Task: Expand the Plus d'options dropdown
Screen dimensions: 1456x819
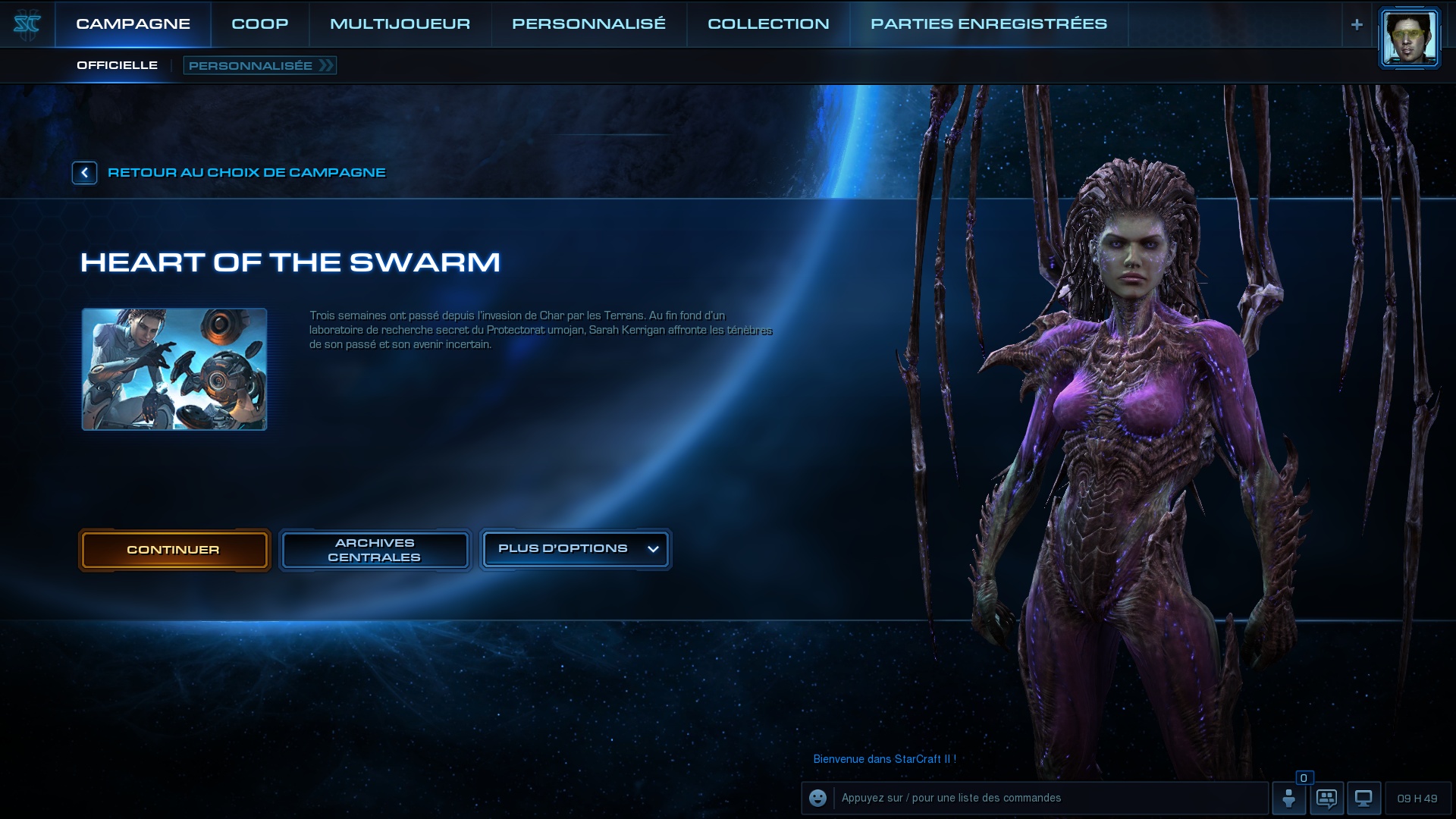Action: click(575, 549)
